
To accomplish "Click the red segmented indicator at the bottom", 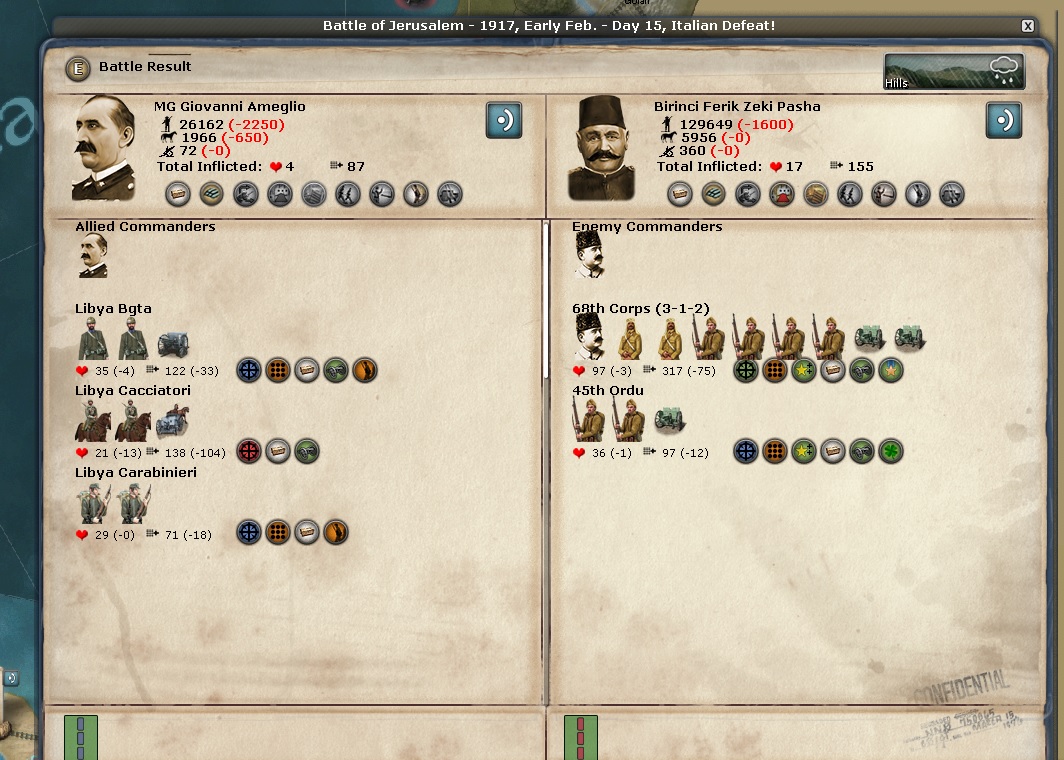I will (580, 737).
